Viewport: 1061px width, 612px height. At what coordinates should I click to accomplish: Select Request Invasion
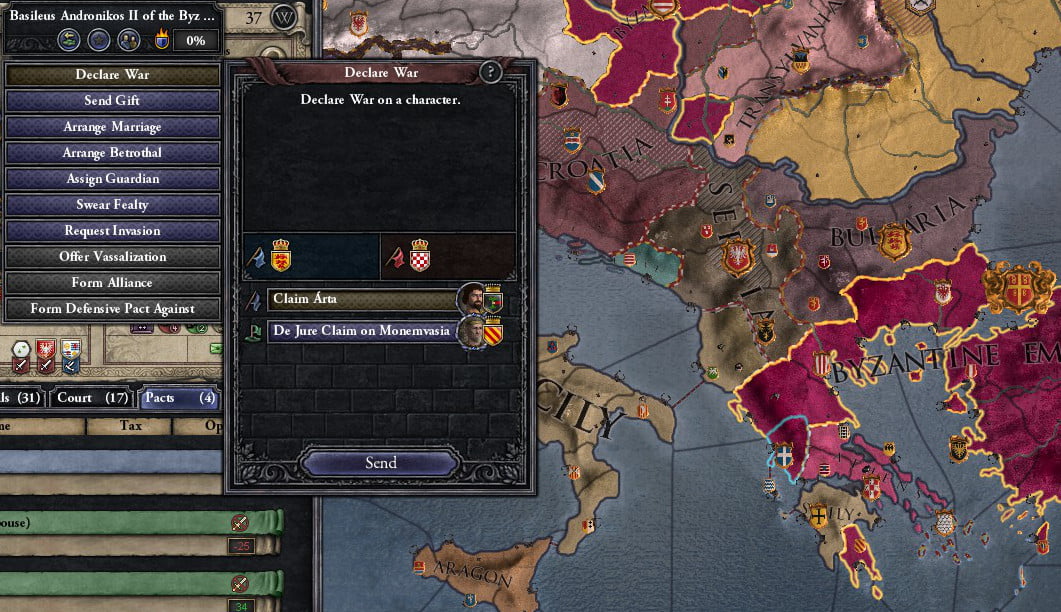[x=112, y=231]
